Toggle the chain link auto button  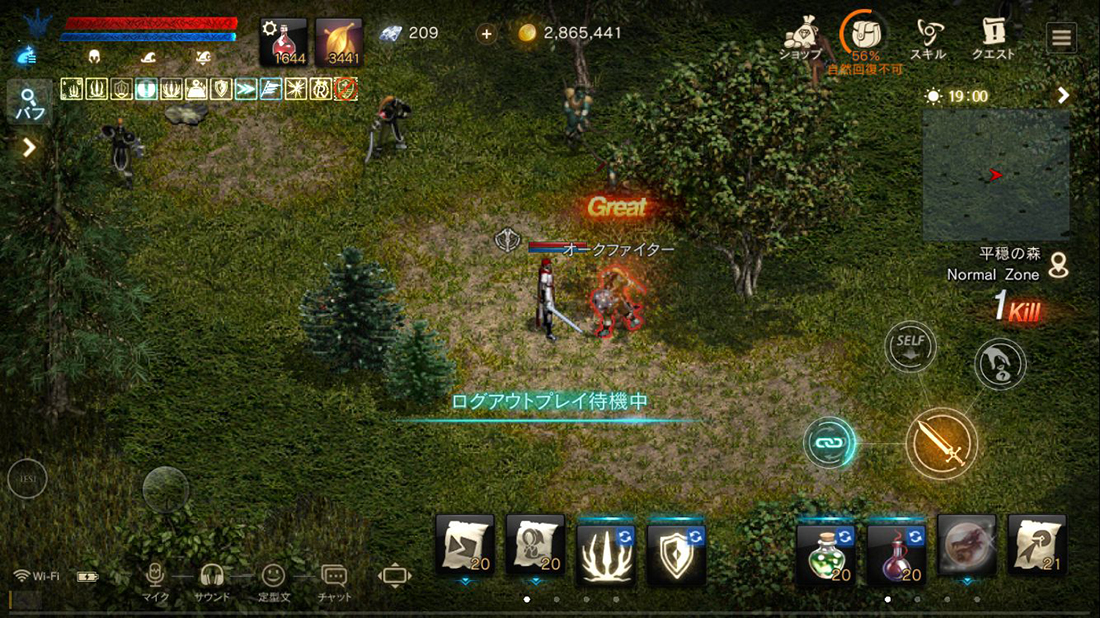[x=830, y=442]
